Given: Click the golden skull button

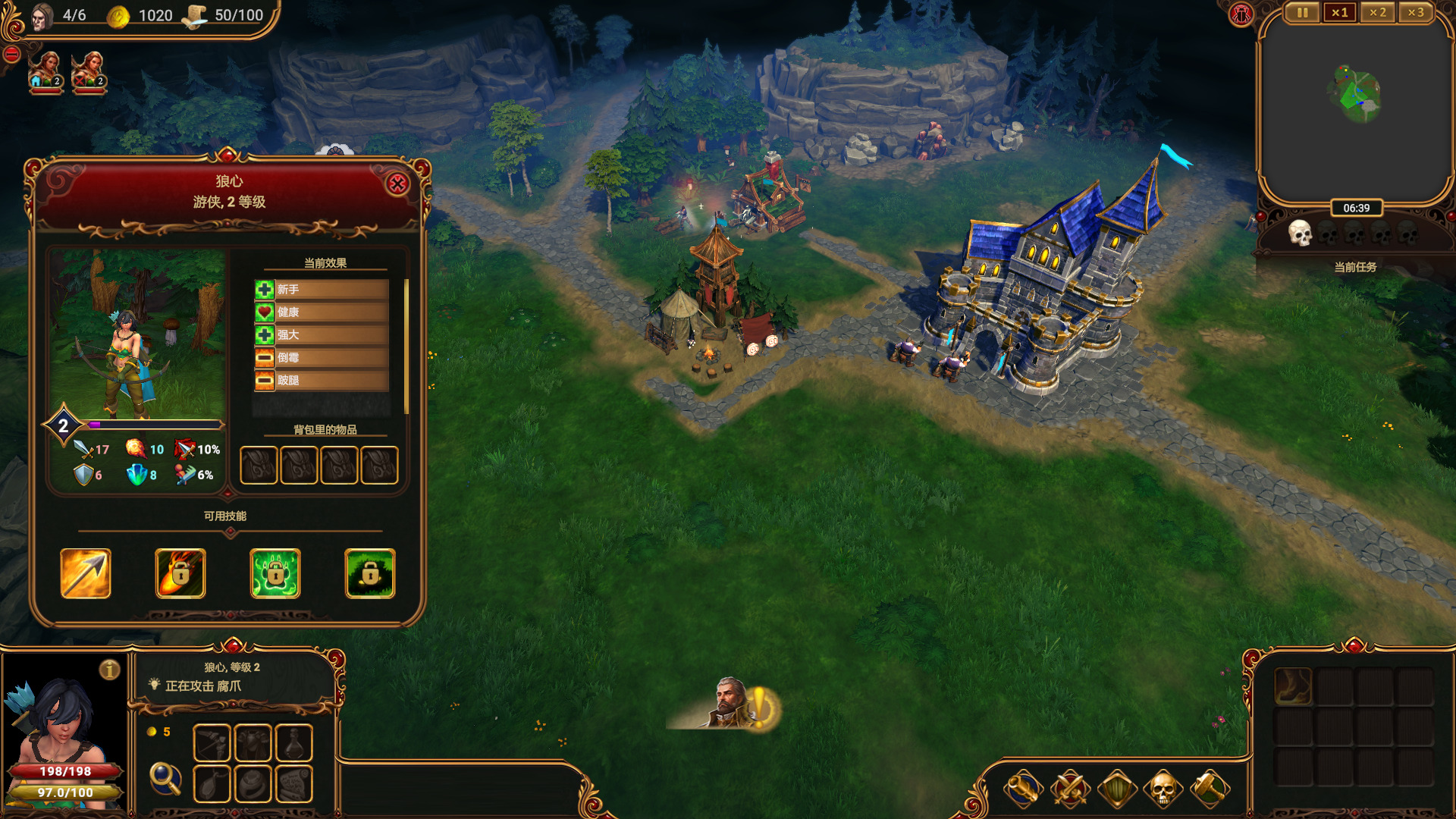Looking at the screenshot, I should click(x=1163, y=789).
